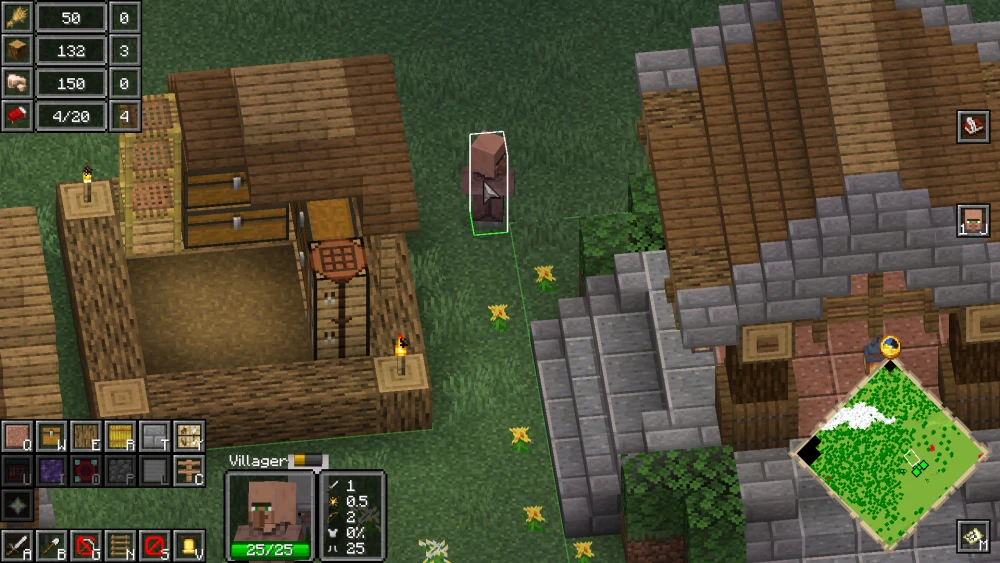Choose the glass window pane build button (Y)
The height and width of the screenshot is (563, 1000).
(188, 436)
